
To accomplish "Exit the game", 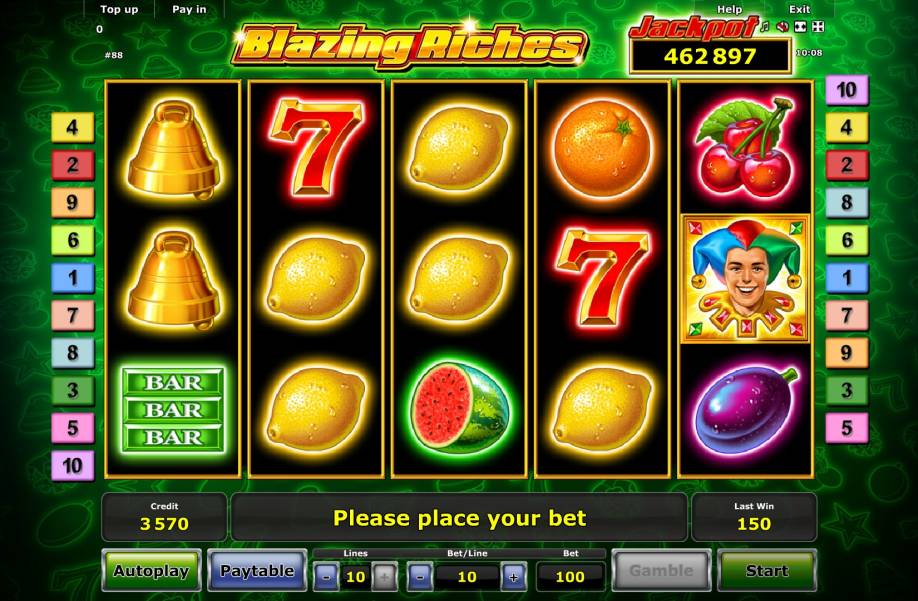I will [799, 9].
